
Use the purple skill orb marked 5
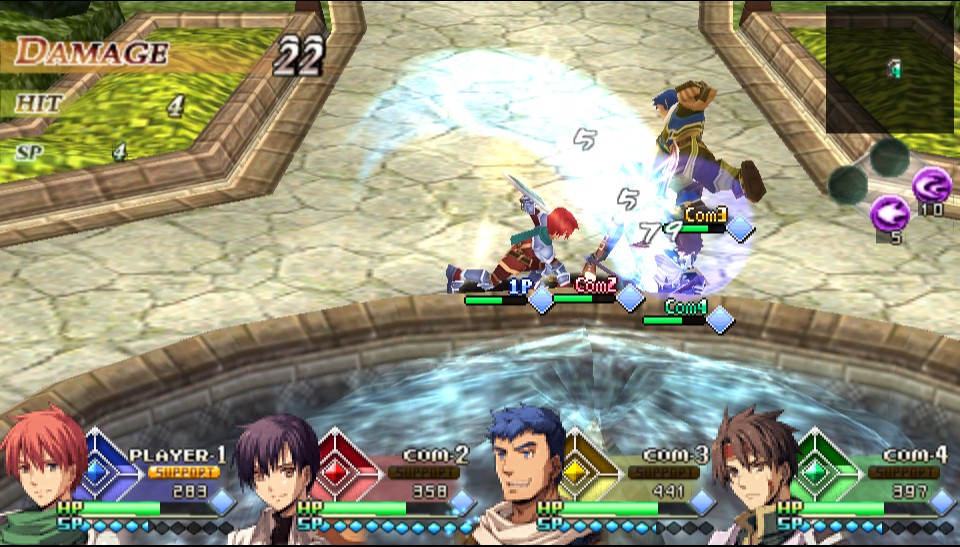pos(888,214)
